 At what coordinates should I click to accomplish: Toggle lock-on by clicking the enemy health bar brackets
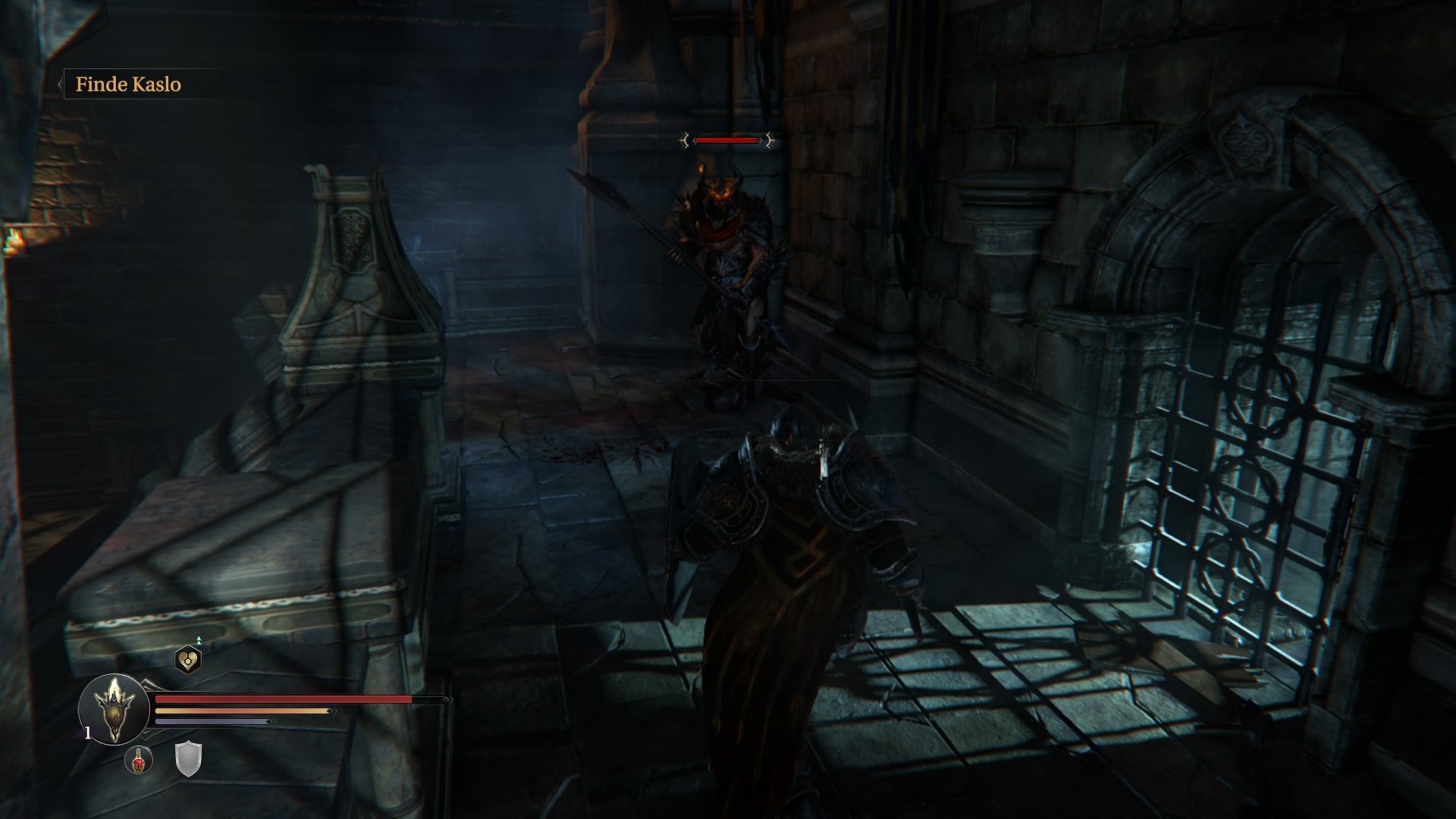pos(728,141)
